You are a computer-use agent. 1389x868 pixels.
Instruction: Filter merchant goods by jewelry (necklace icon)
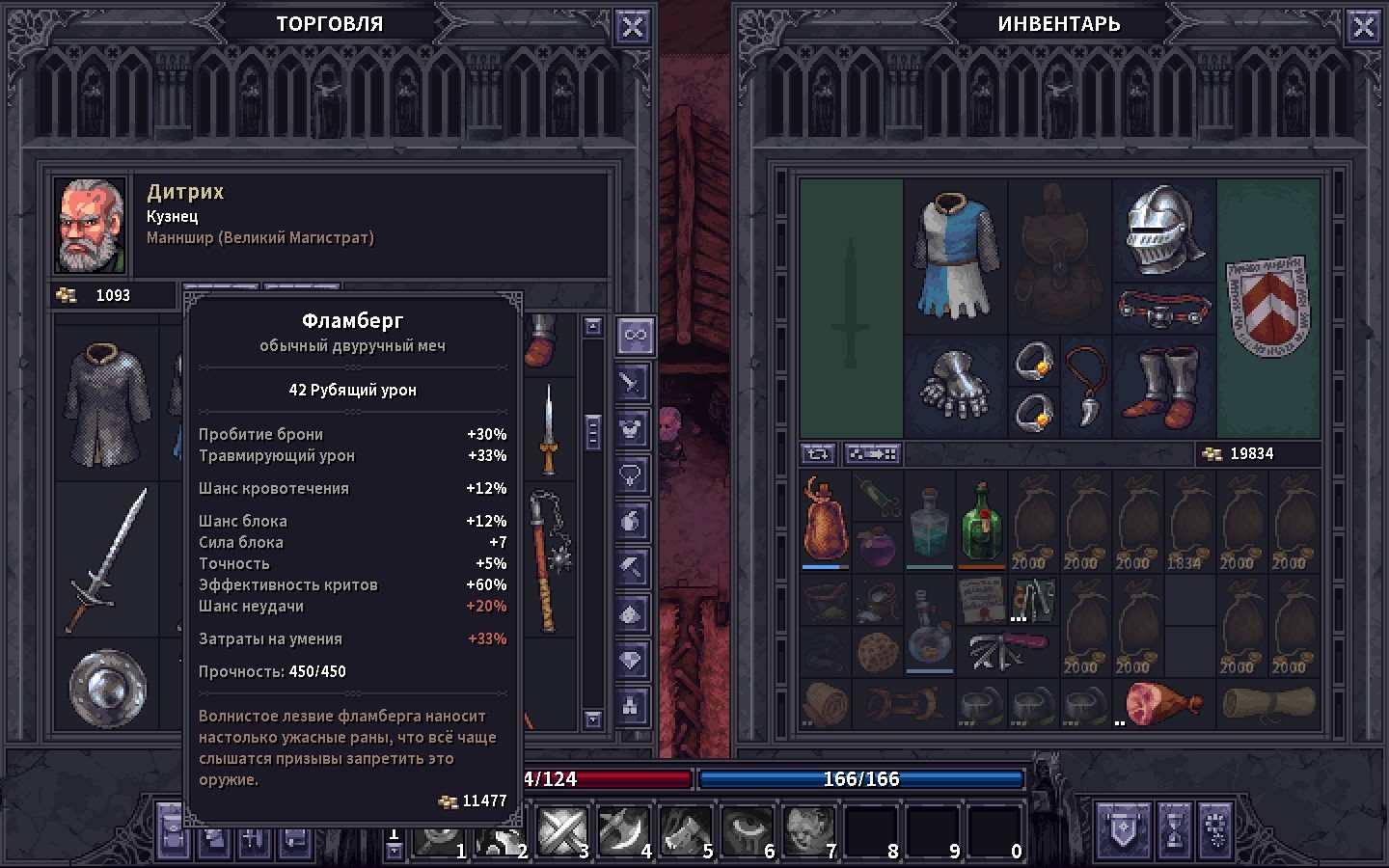[x=633, y=475]
